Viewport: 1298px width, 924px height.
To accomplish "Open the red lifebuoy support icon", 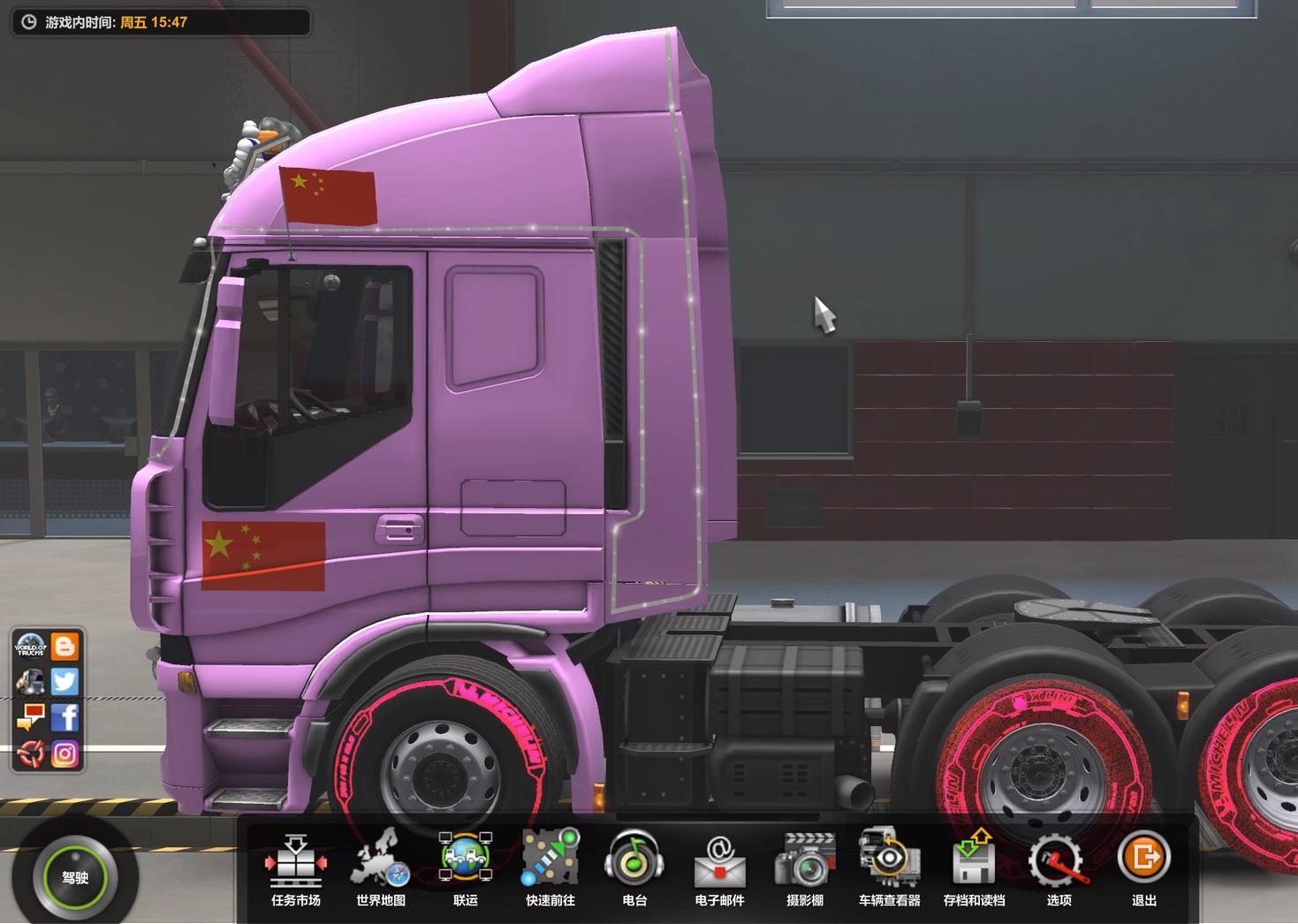I will coord(30,754).
